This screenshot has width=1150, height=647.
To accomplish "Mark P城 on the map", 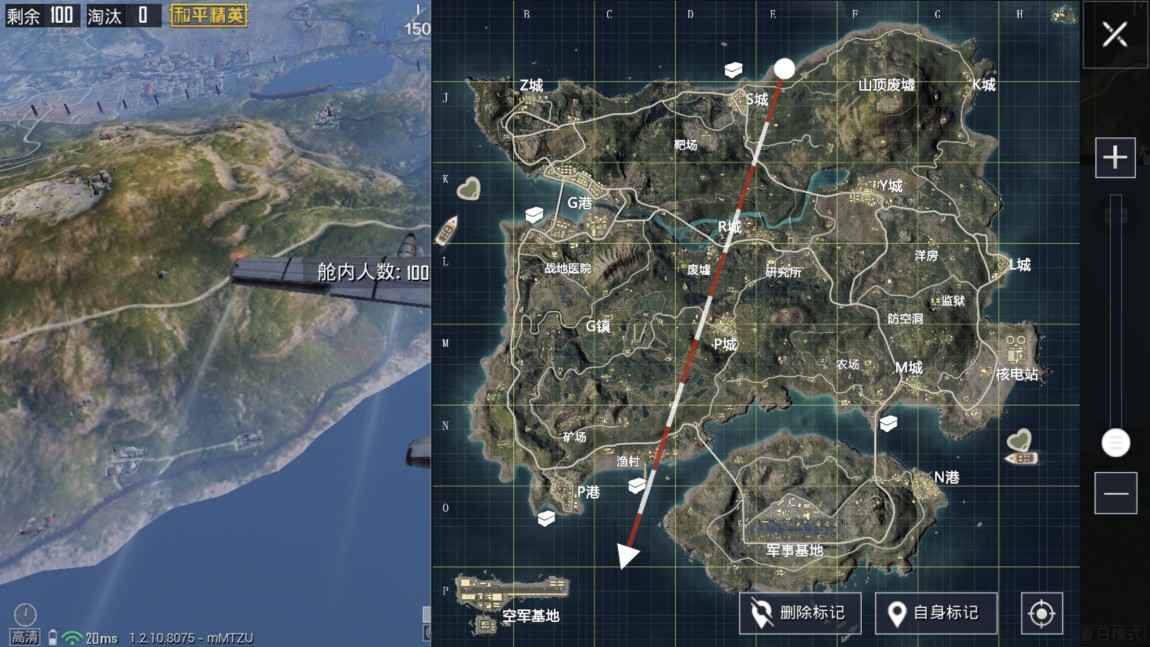I will pyautogui.click(x=725, y=344).
